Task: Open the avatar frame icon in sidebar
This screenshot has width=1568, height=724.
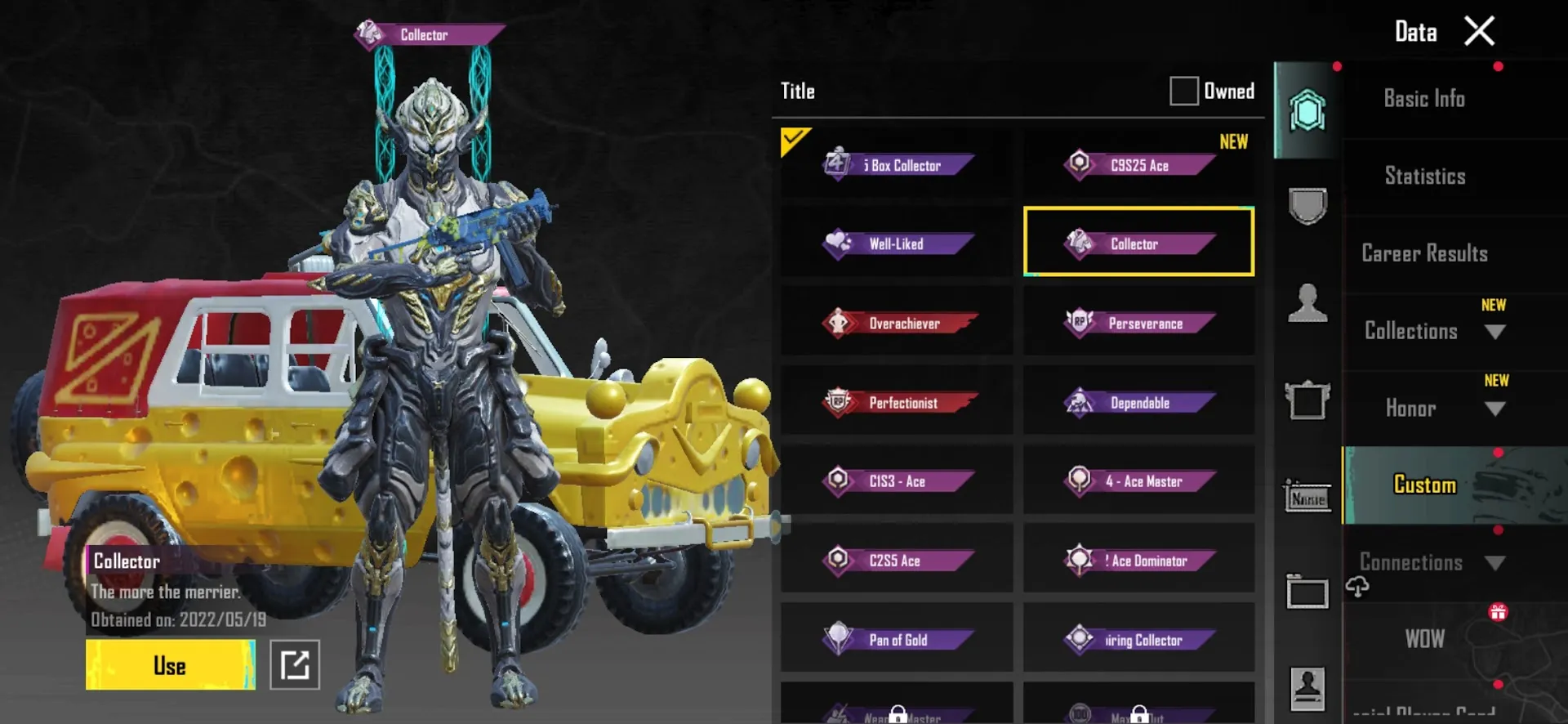Action: 1307,402
